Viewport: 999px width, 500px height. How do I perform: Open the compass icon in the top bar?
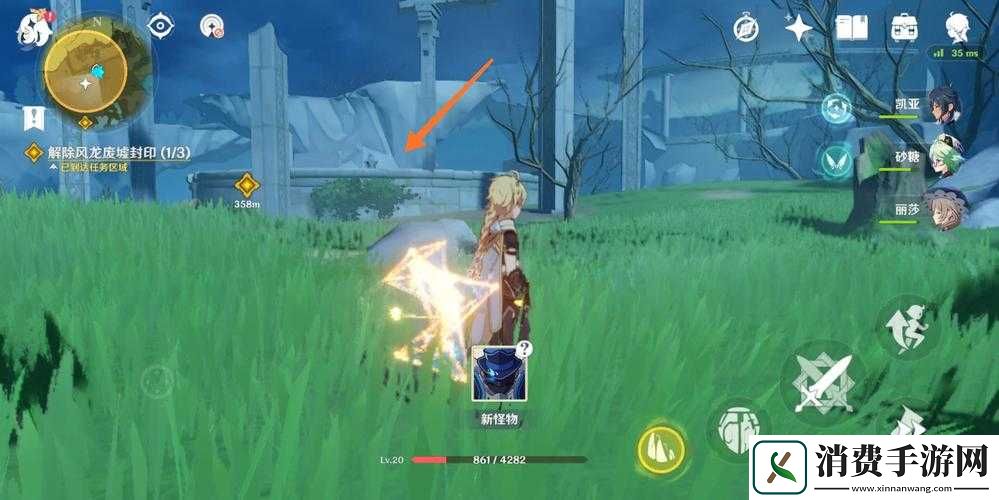pyautogui.click(x=746, y=28)
